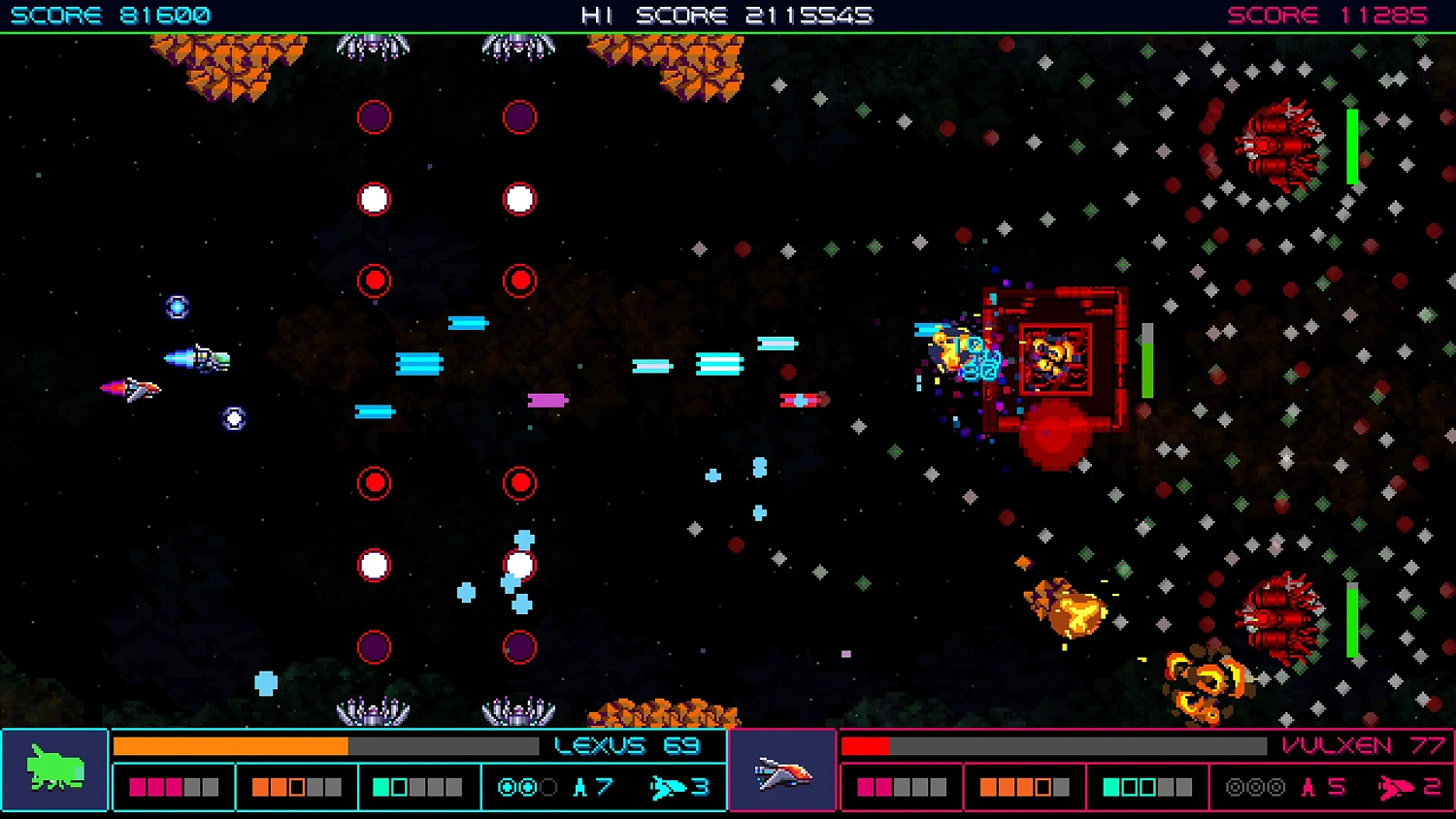The height and width of the screenshot is (819, 1456).
Task: Select the Vulxen ship portrait icon
Action: click(784, 770)
